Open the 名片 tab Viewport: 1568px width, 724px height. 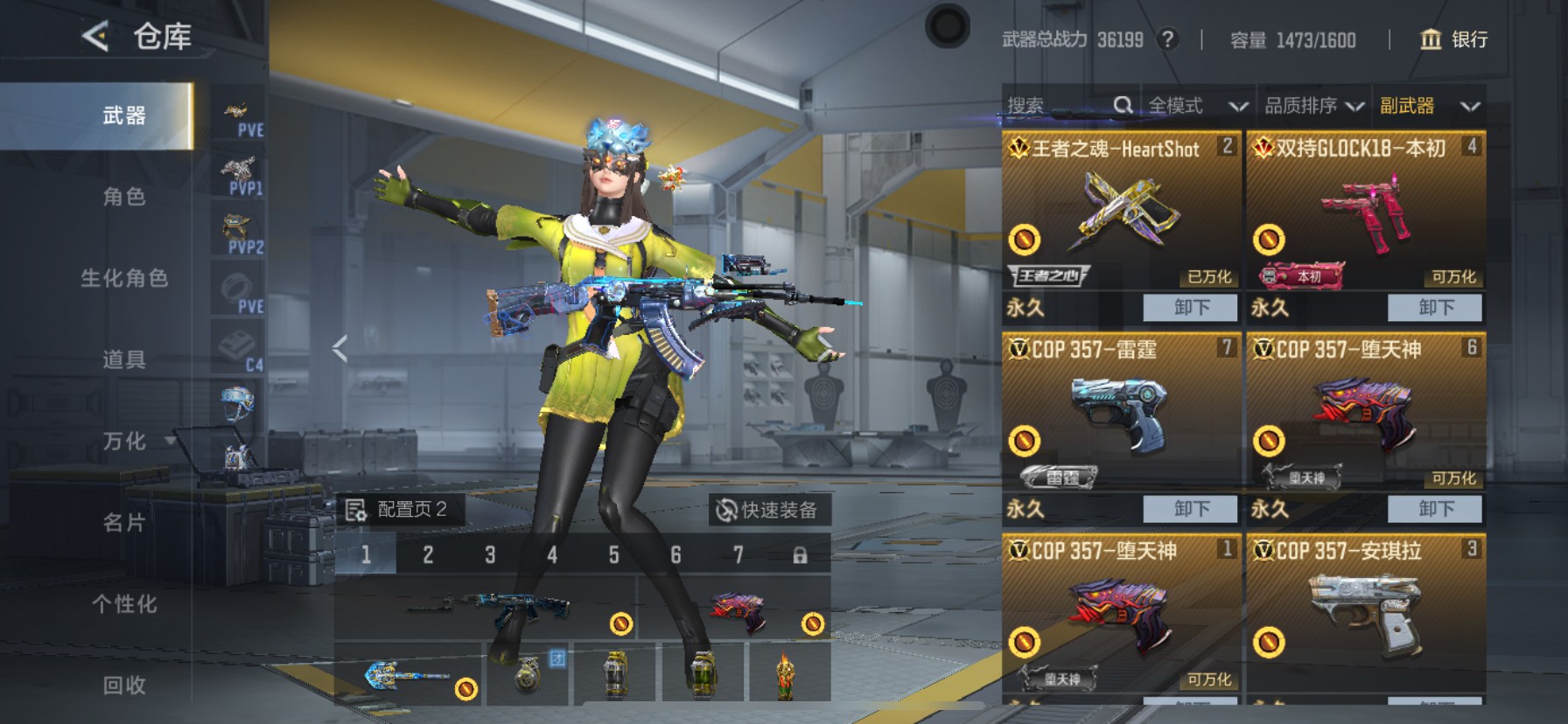(124, 522)
